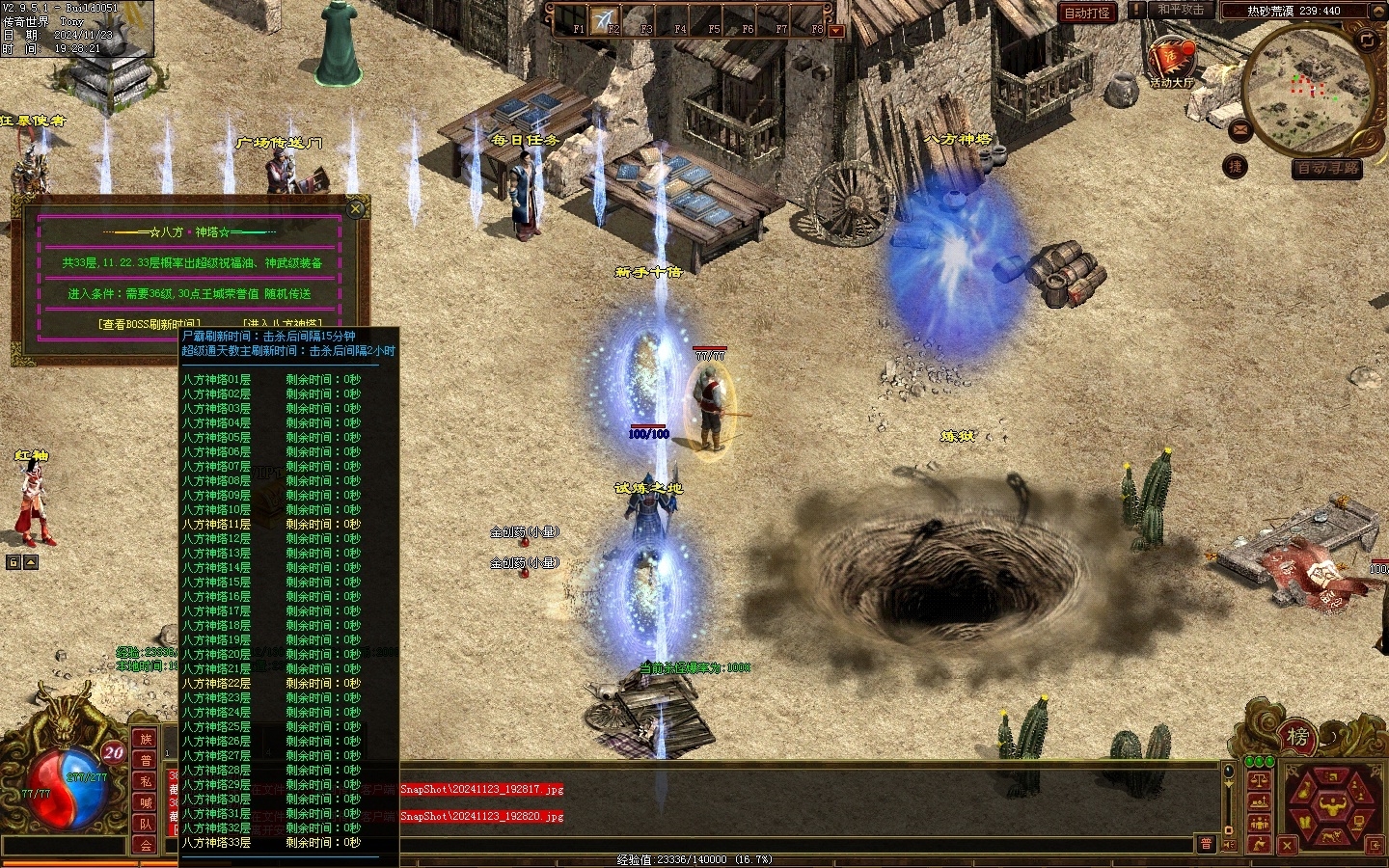Select the 队 team chat channel
The image size is (1389, 868).
[x=146, y=824]
